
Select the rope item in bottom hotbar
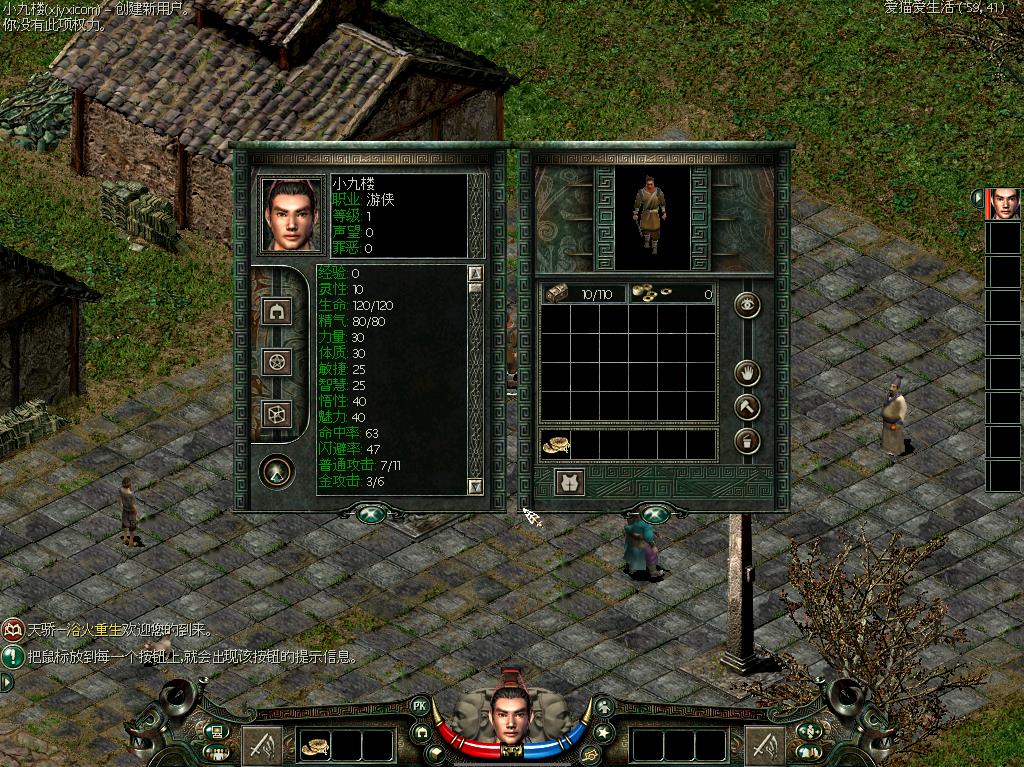[316, 745]
